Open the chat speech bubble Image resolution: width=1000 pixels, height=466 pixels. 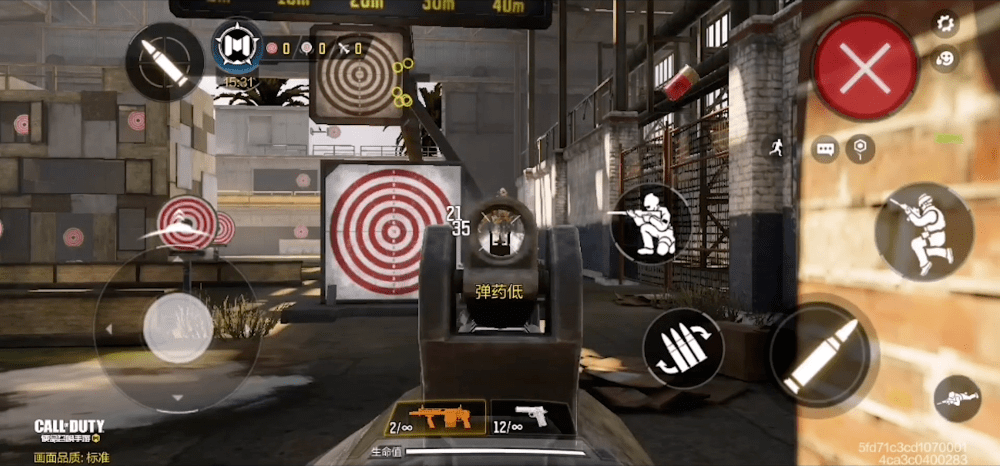(825, 150)
